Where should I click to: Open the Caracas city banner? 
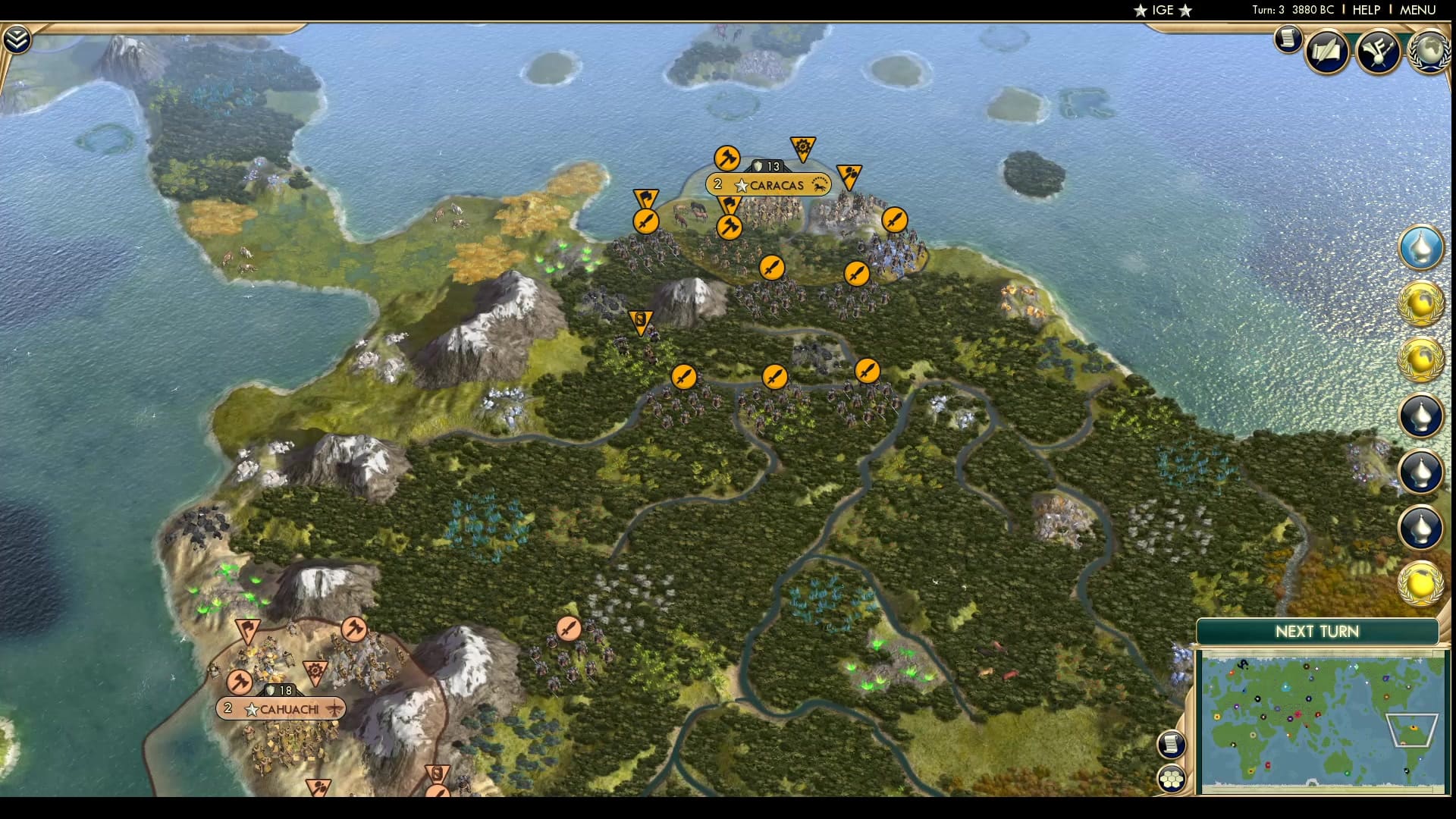click(x=768, y=184)
